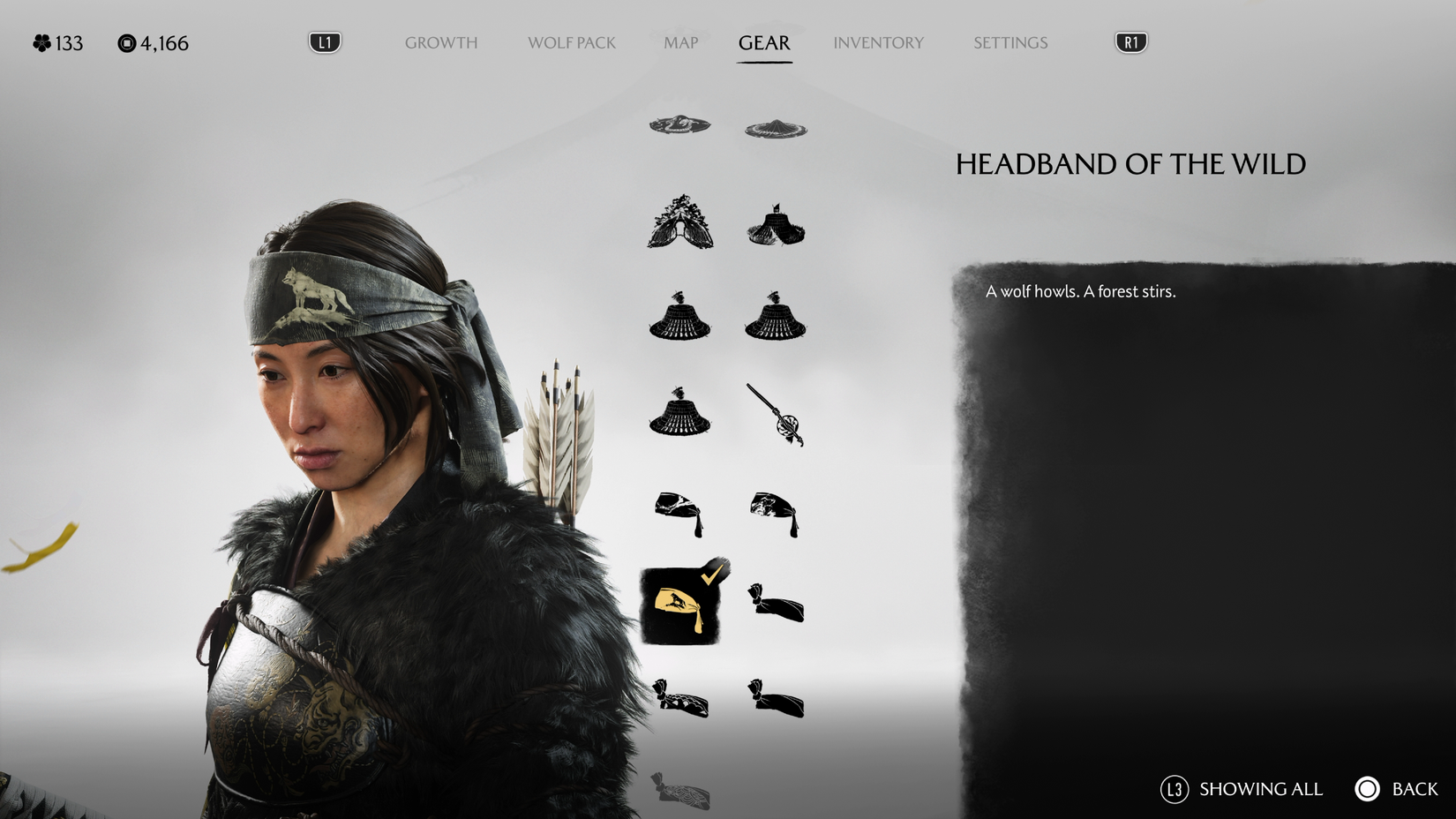Click the clover icon showing 133
The width and height of the screenshot is (1456, 819).
pos(40,41)
